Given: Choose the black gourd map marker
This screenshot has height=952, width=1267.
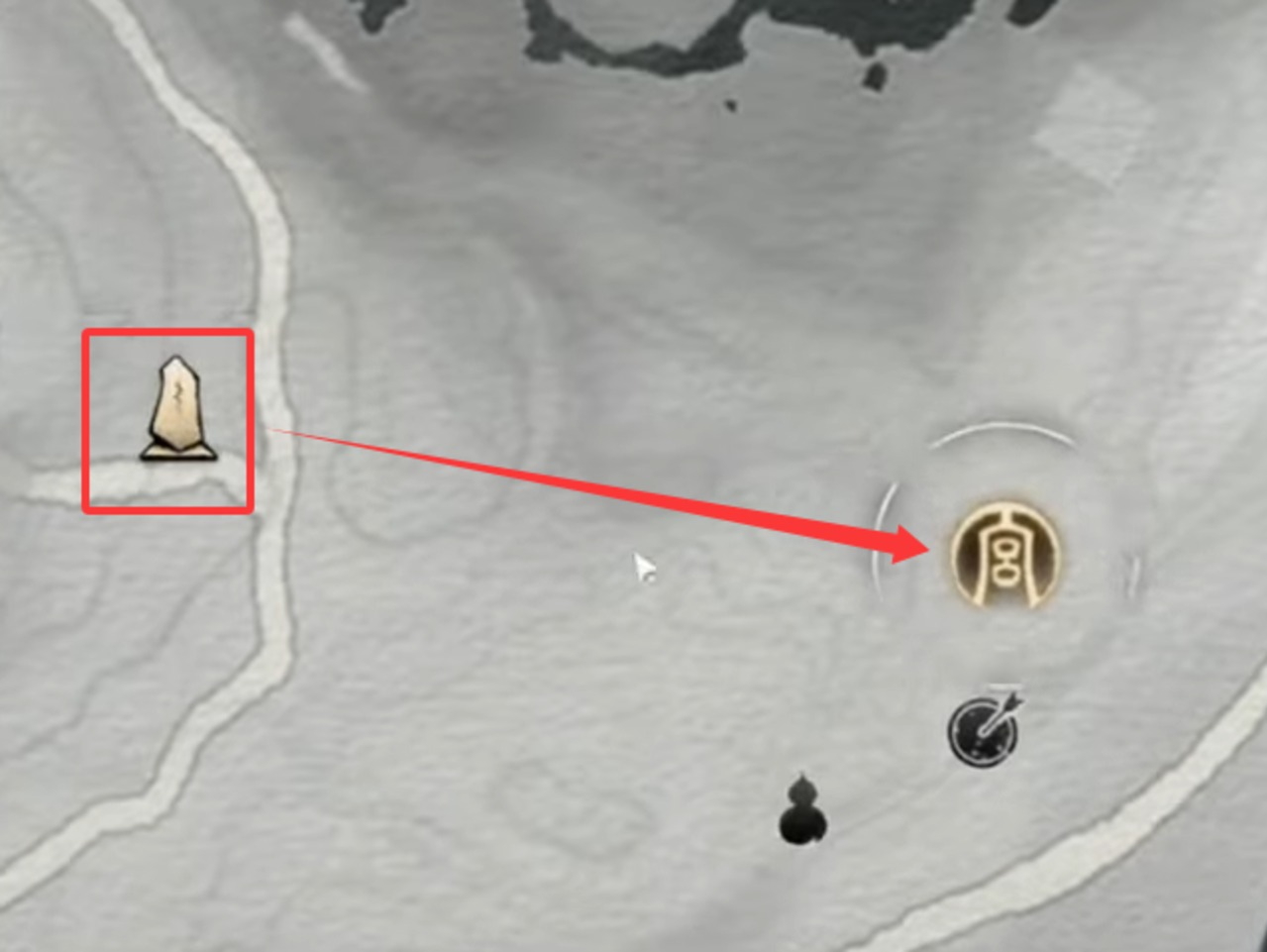Looking at the screenshot, I should pos(802,811).
